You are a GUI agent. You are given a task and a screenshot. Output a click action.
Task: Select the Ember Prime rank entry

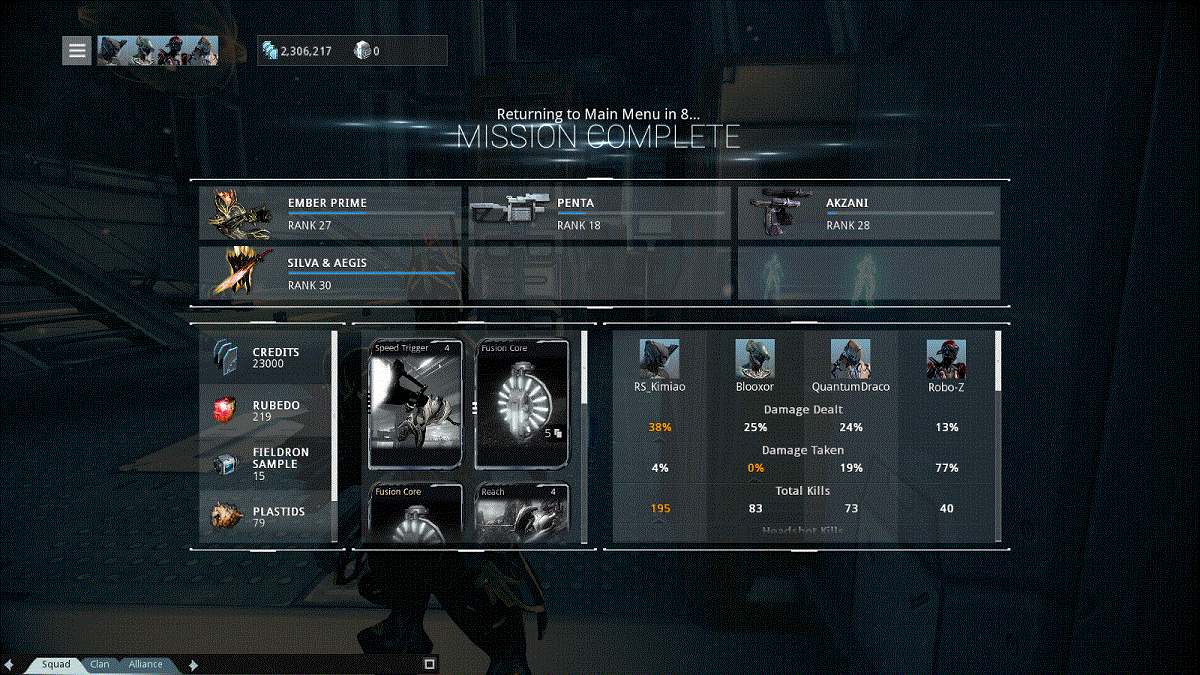(331, 213)
